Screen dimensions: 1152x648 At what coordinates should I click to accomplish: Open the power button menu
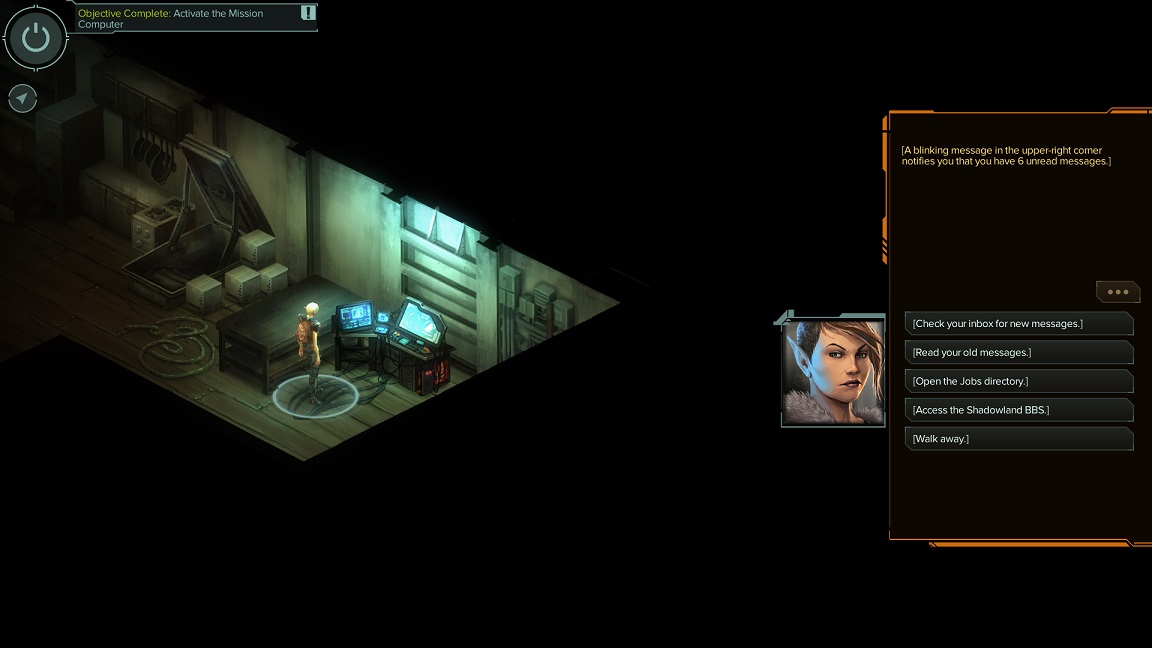pyautogui.click(x=36, y=38)
